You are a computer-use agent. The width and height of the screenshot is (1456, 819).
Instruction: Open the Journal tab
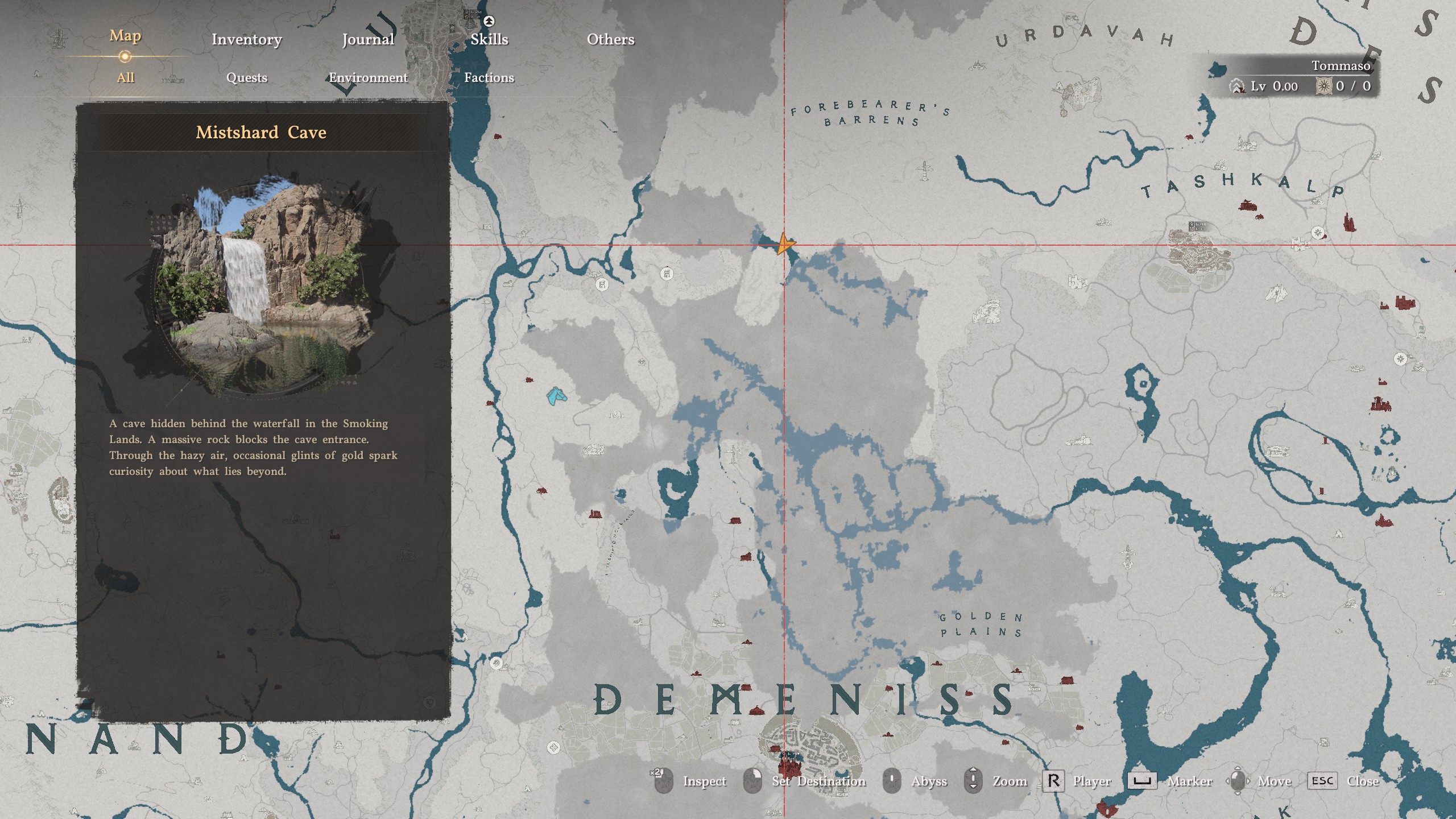pos(368,39)
